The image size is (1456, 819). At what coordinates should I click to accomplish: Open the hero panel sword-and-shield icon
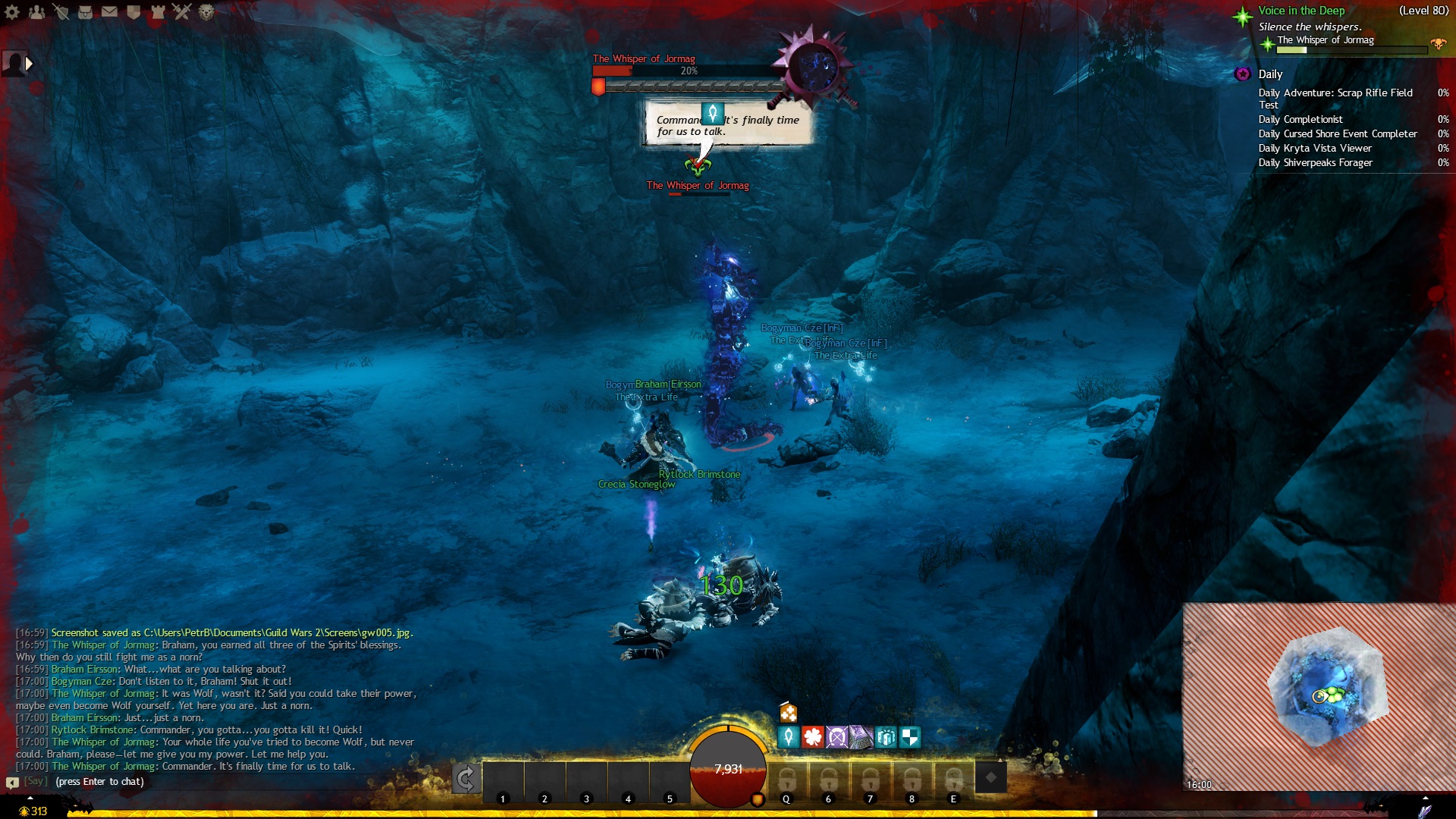click(x=61, y=11)
